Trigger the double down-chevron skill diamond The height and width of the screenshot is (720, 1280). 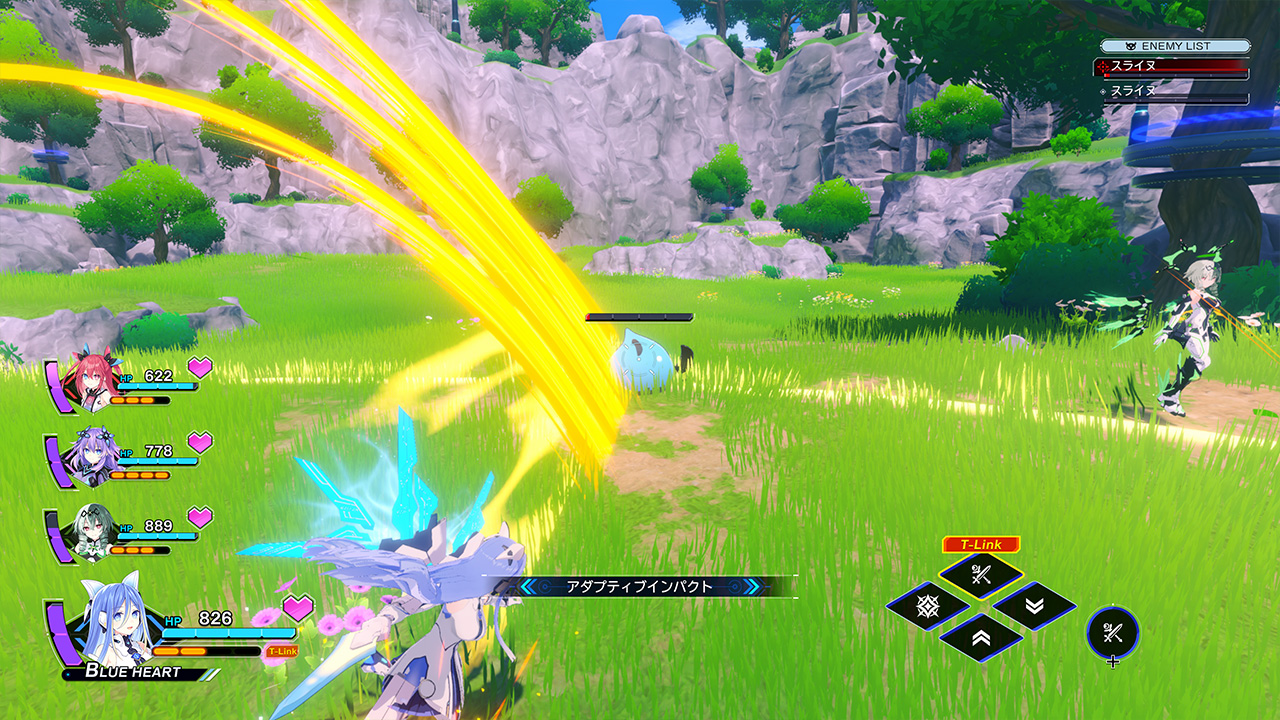pos(1034,606)
